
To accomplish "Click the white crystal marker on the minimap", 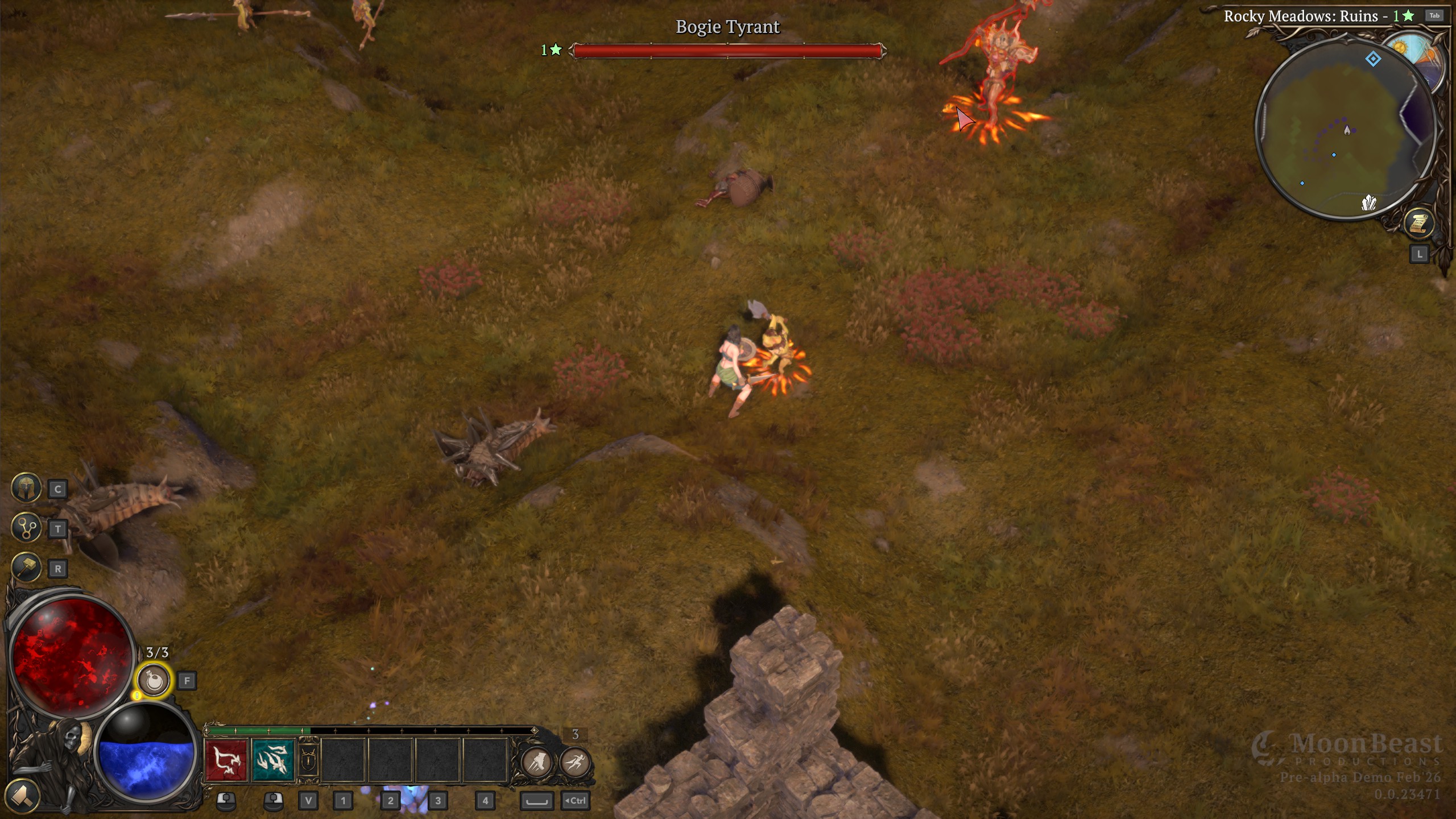I will point(1368,202).
